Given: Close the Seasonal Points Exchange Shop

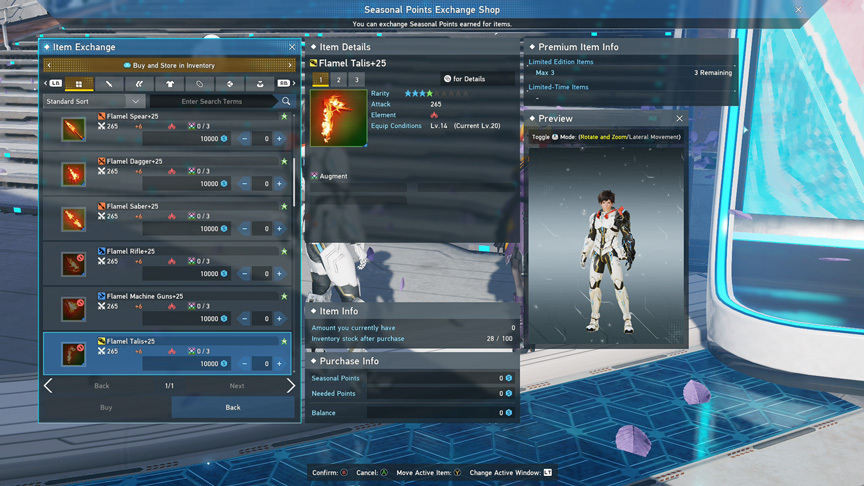Looking at the screenshot, I should [x=798, y=10].
